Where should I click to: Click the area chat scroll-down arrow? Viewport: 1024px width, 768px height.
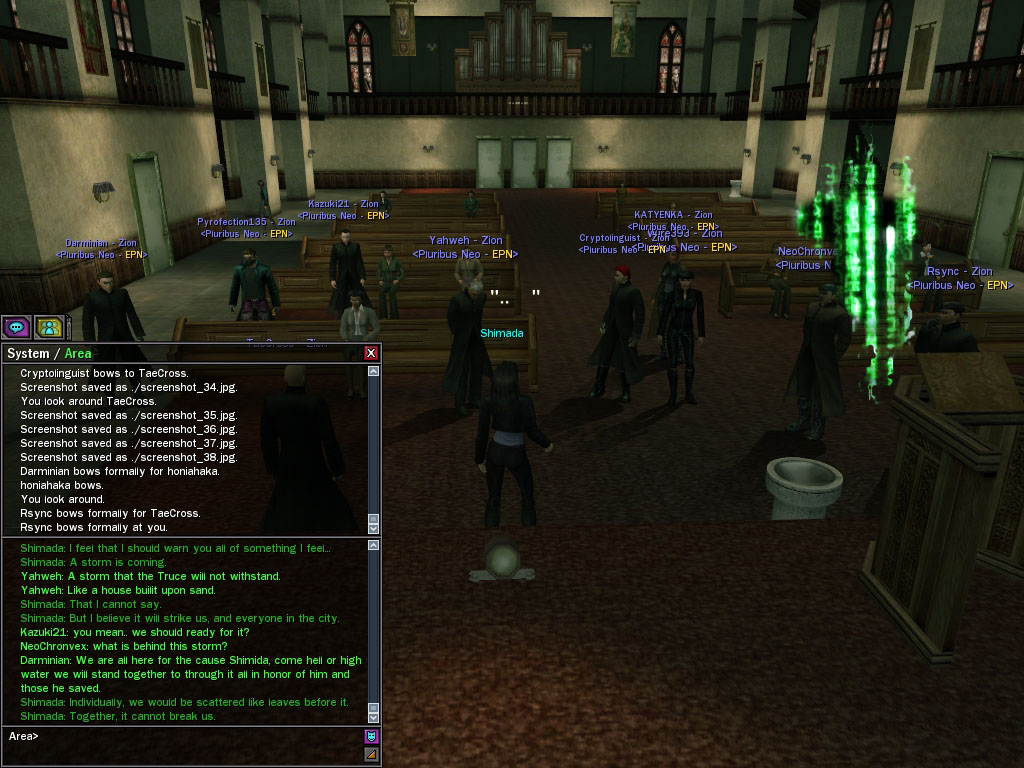coord(374,716)
